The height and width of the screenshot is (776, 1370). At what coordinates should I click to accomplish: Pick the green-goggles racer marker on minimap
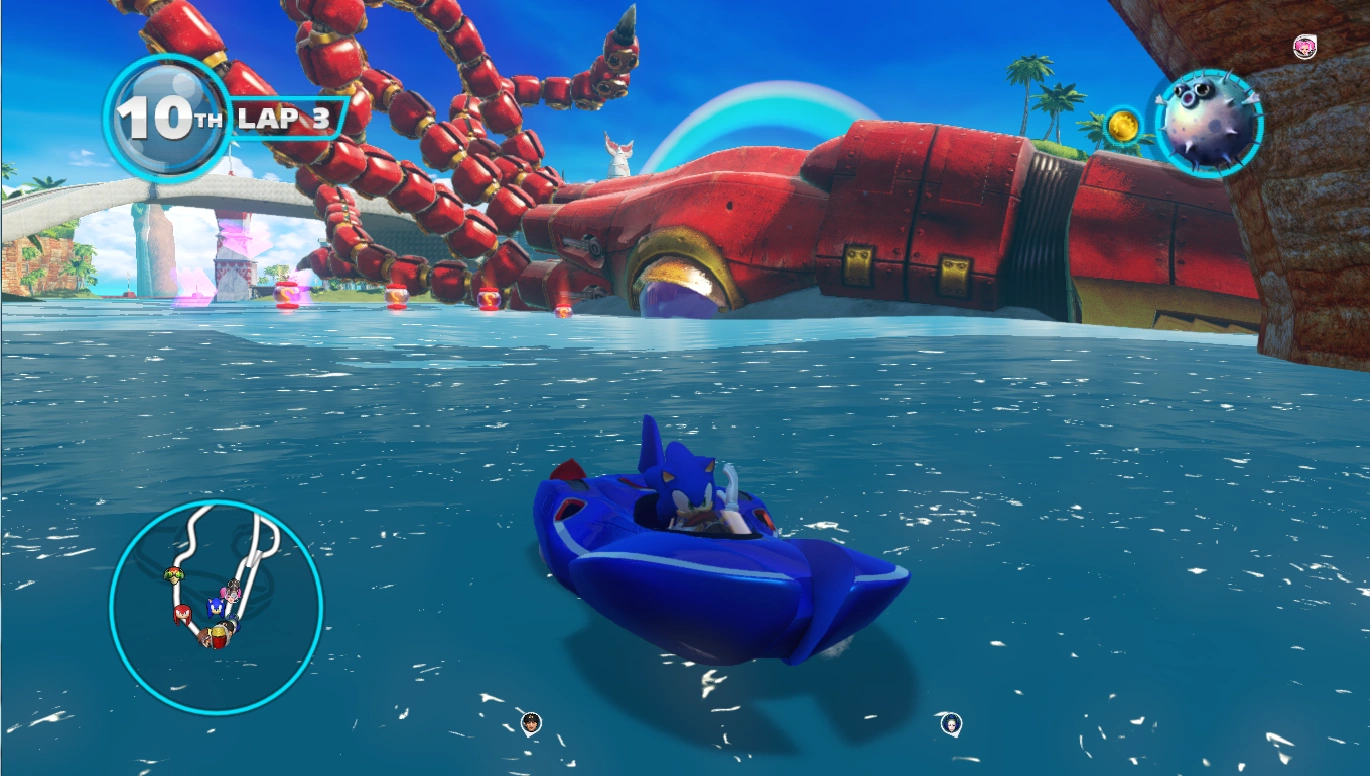pos(172,575)
